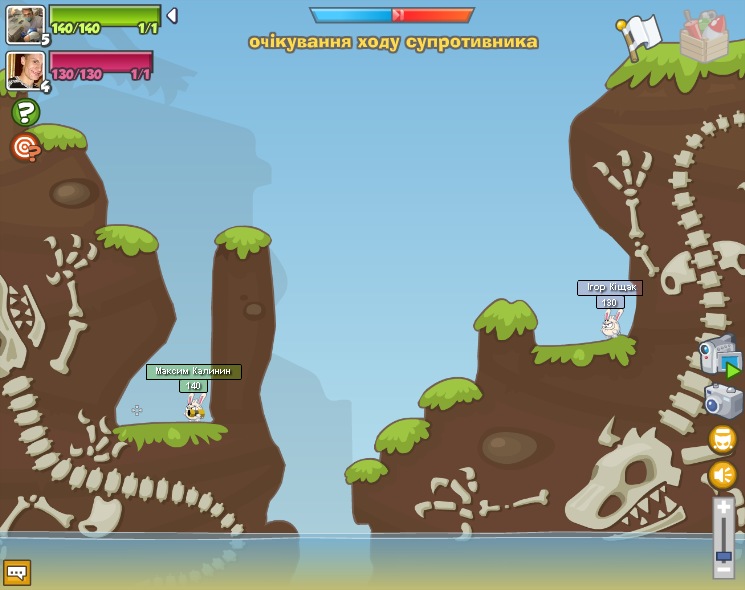Screen dimensions: 745x590
Task: Click the minus at the zoom slider bottom
Action: pyautogui.click(x=723, y=570)
